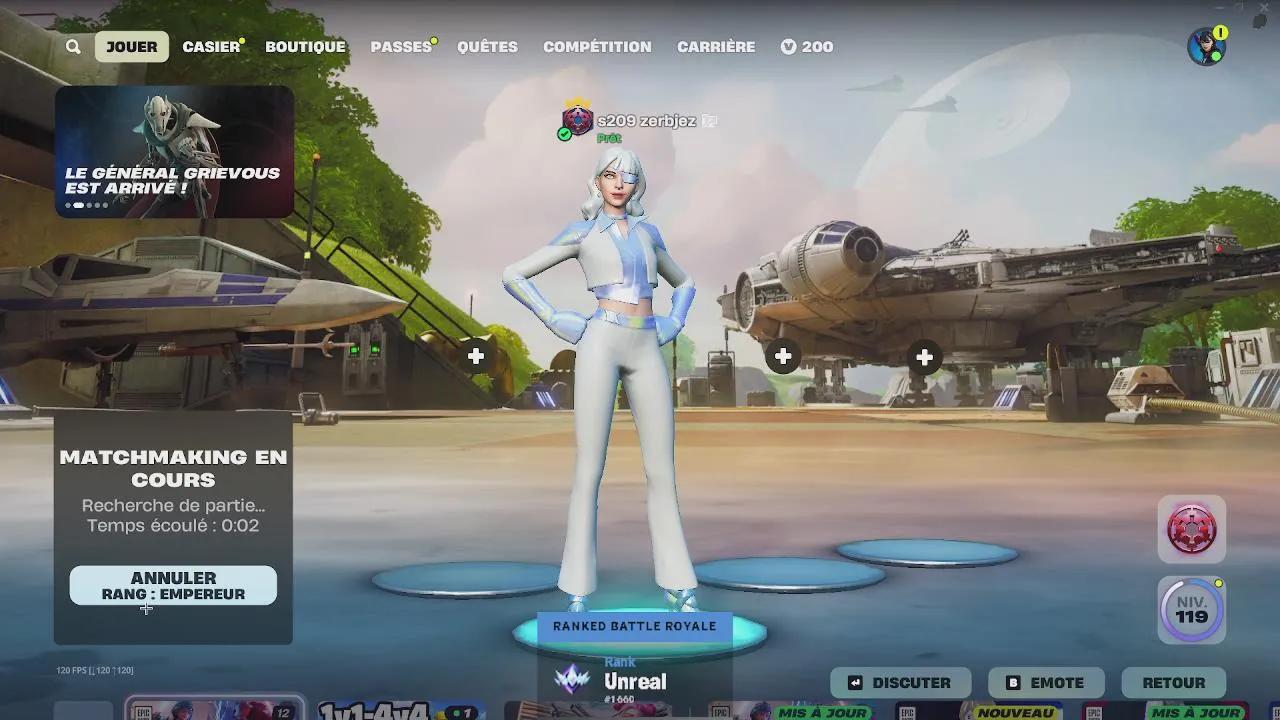Image resolution: width=1280 pixels, height=720 pixels.
Task: Click the teammate plus slot right of character
Action: click(x=783, y=355)
